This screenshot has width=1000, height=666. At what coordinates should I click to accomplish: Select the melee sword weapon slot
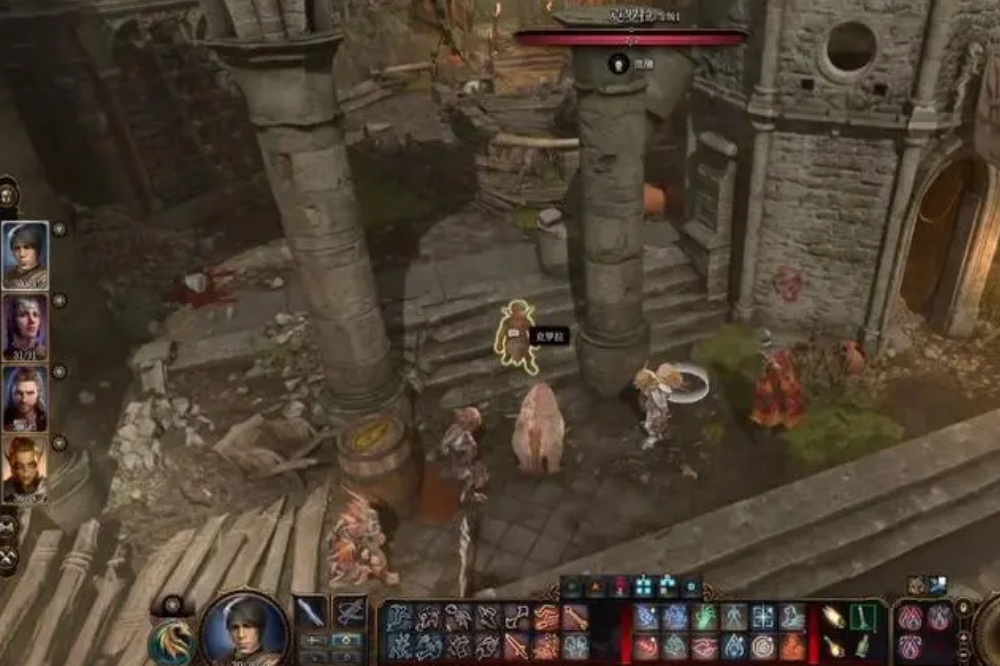point(310,612)
